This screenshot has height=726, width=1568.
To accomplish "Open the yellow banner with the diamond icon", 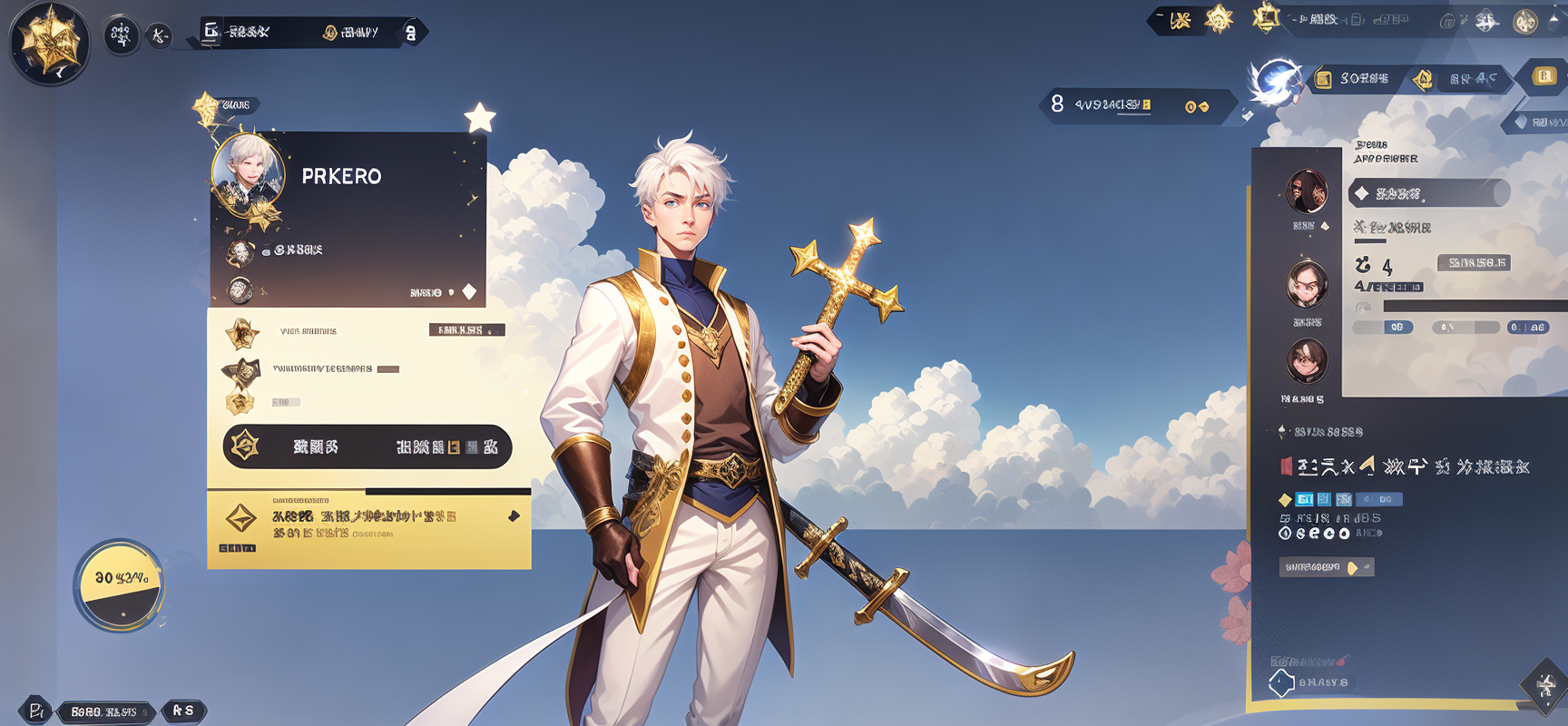I will tap(368, 530).
